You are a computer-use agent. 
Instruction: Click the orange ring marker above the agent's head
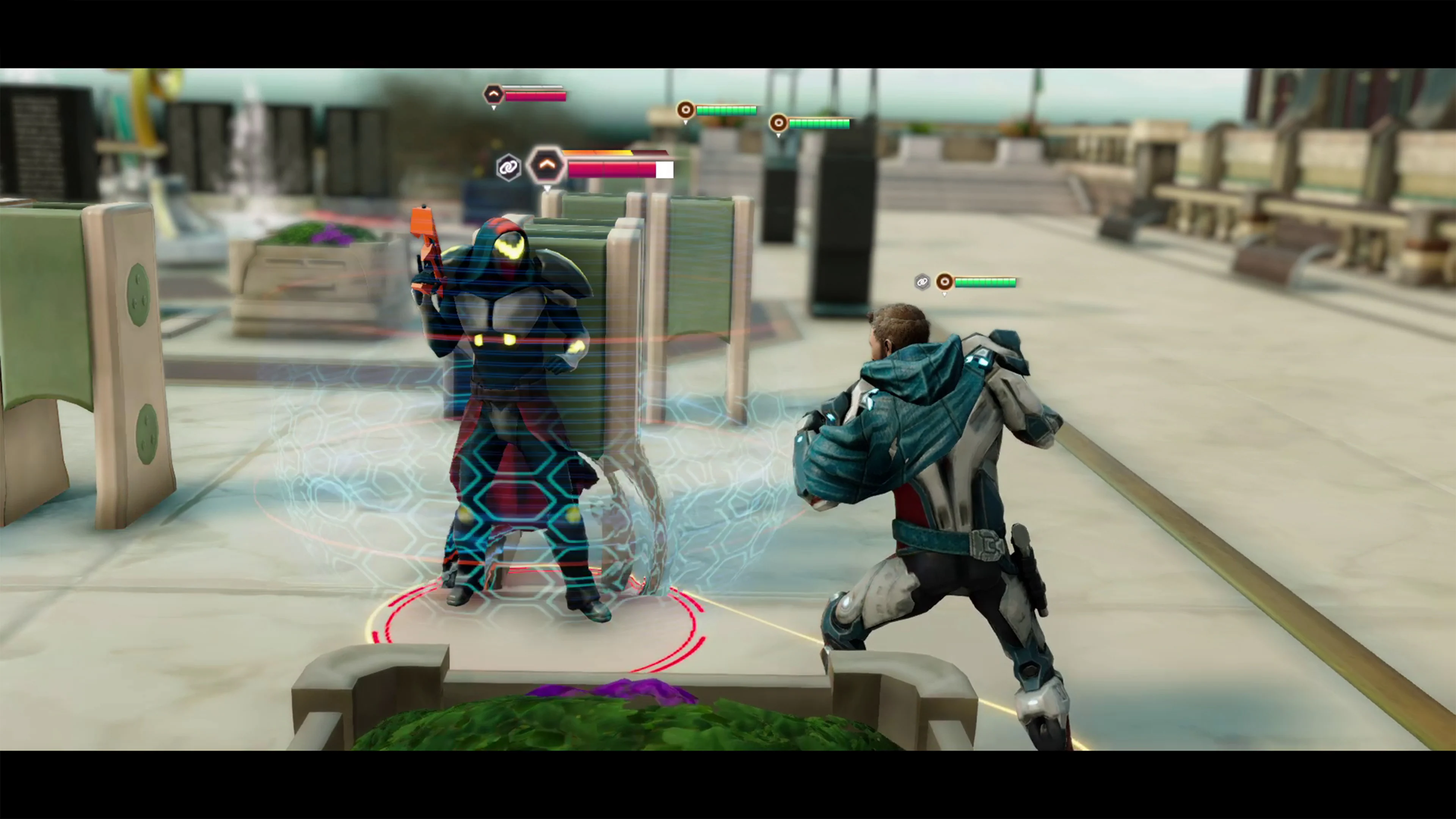pyautogui.click(x=945, y=281)
